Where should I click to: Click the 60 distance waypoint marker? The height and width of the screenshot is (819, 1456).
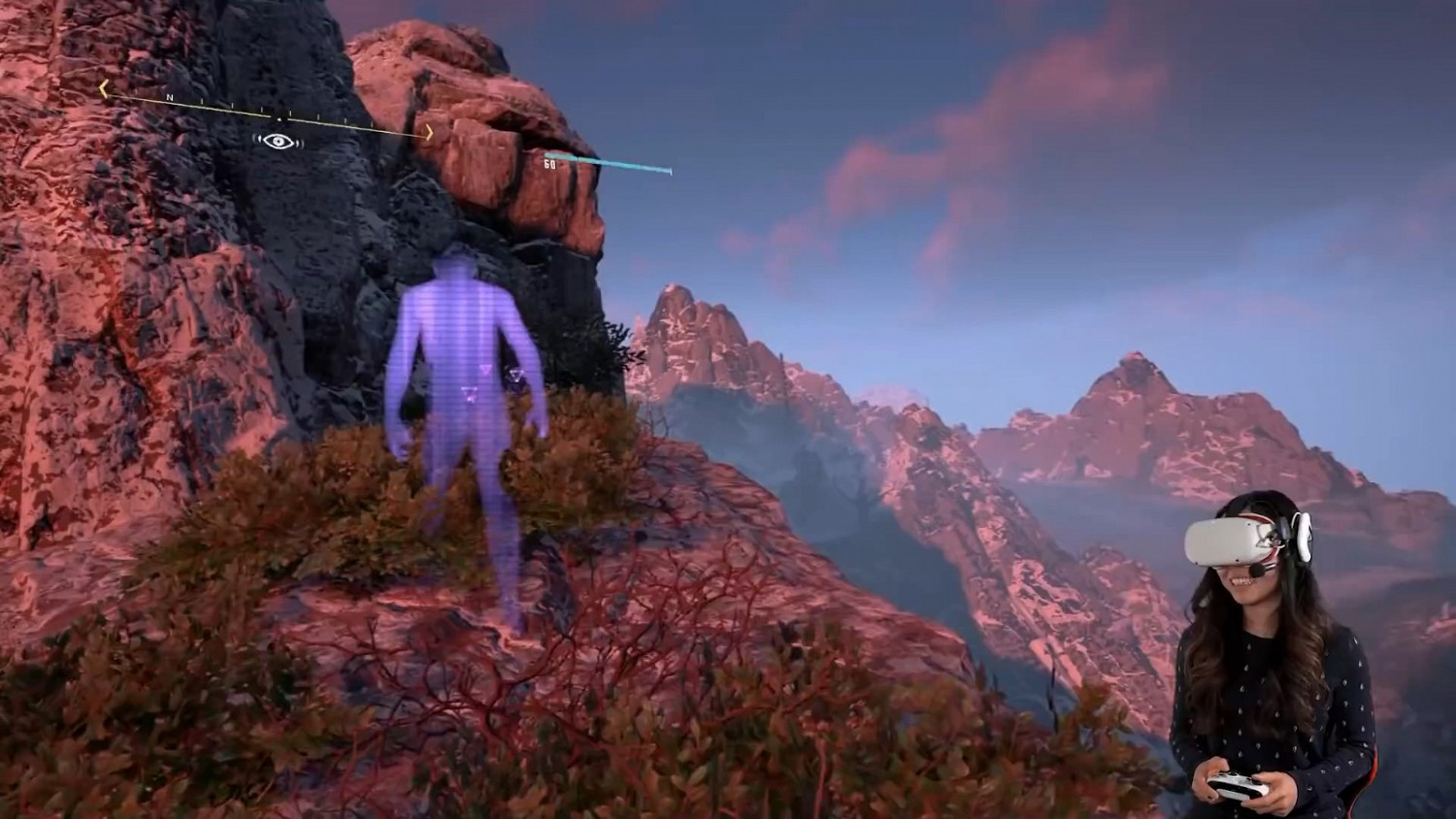click(550, 163)
